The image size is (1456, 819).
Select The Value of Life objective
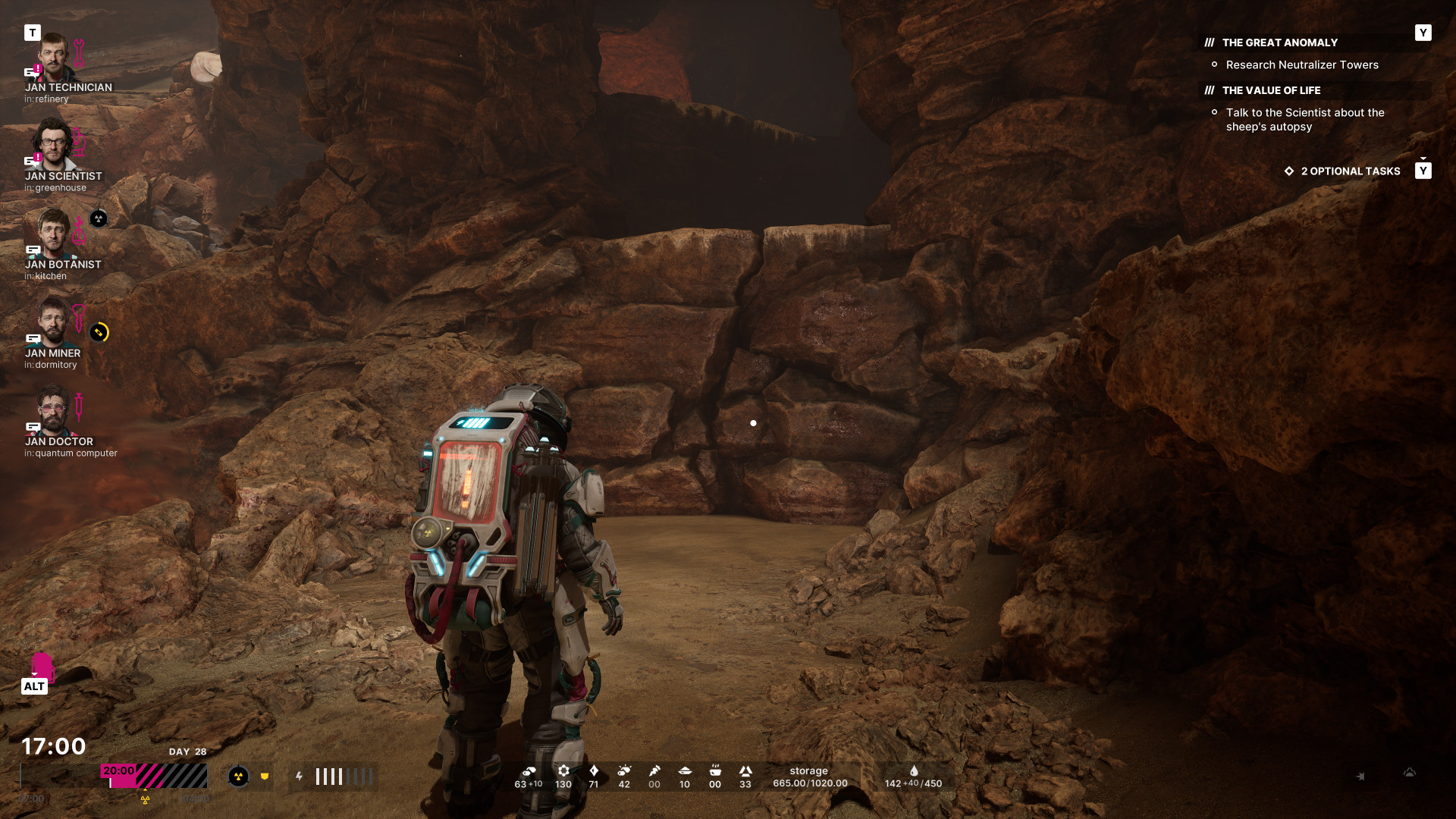(1271, 91)
